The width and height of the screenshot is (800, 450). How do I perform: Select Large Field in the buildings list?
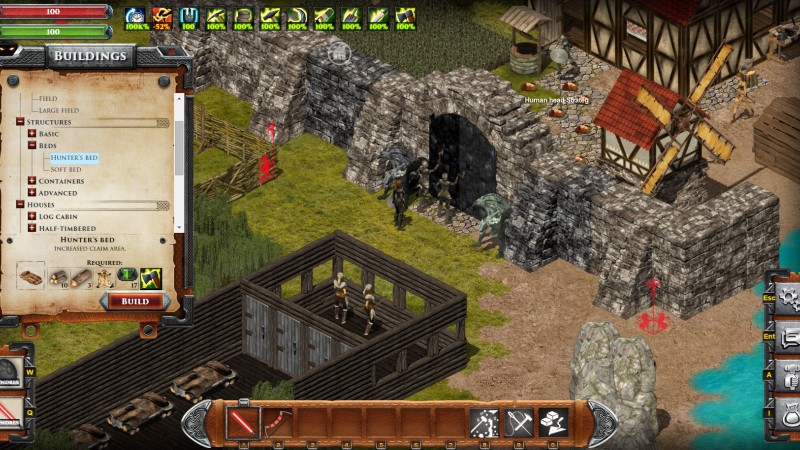coord(60,111)
